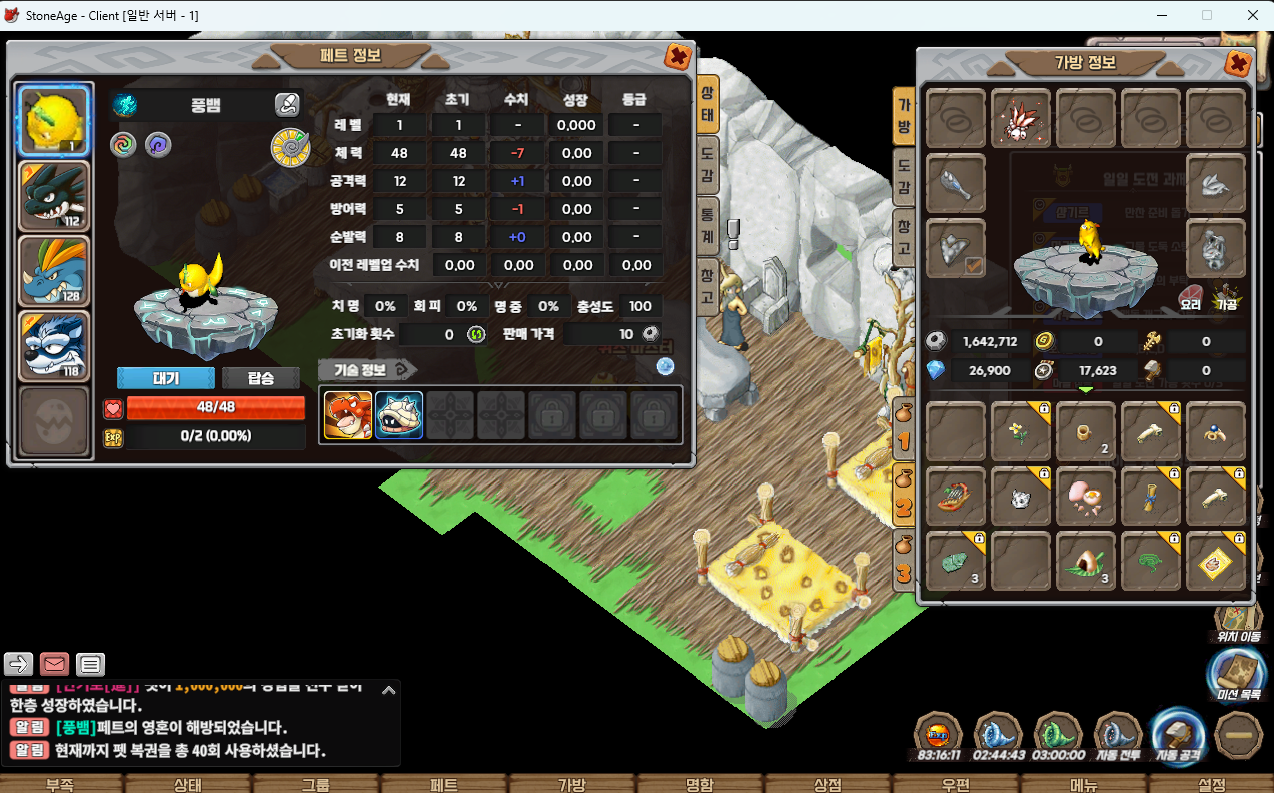This screenshot has height=793, width=1274.
Task: Select the red dinosaur pet skill
Action: [348, 415]
